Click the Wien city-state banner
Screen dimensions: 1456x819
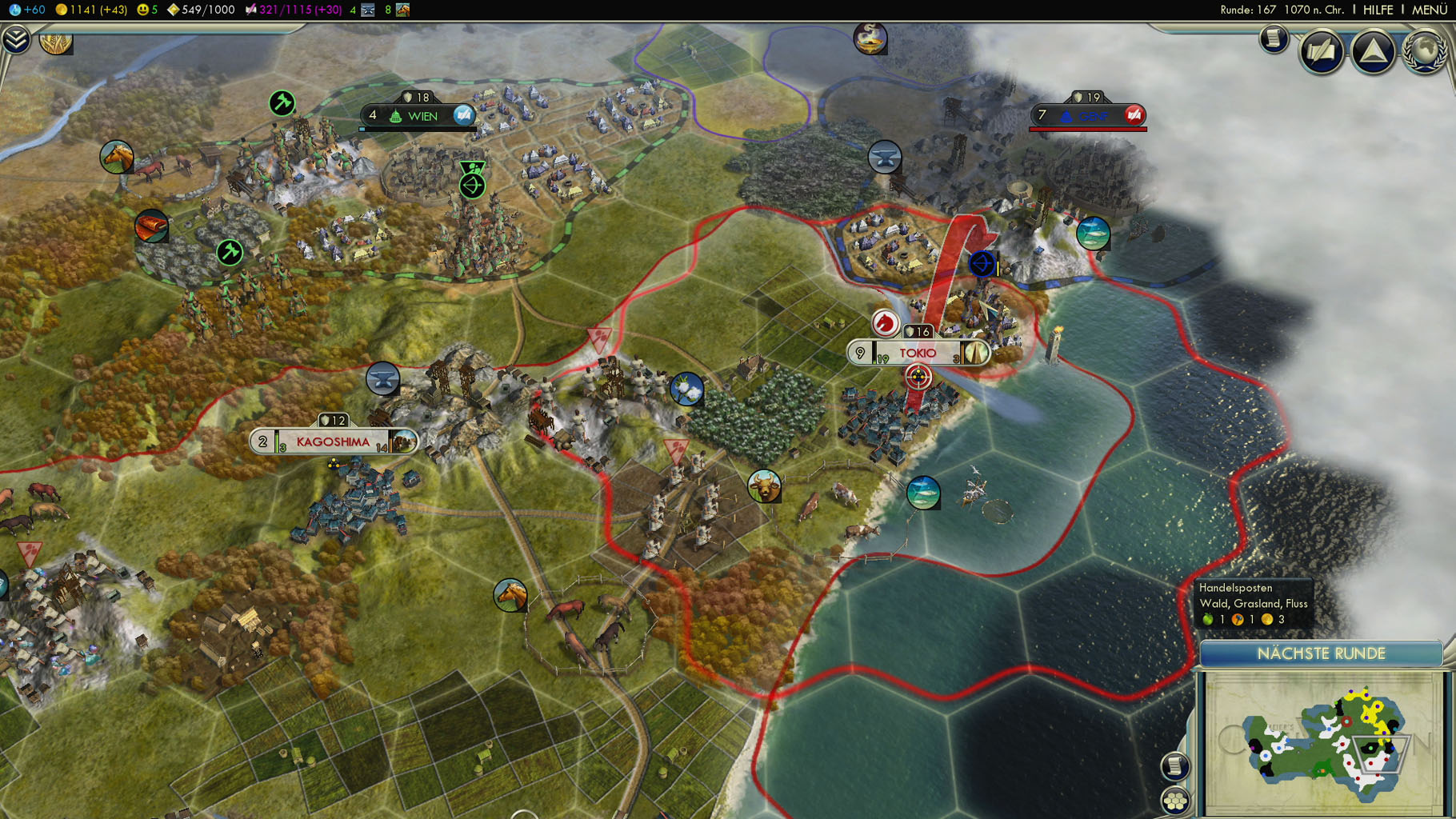click(421, 116)
